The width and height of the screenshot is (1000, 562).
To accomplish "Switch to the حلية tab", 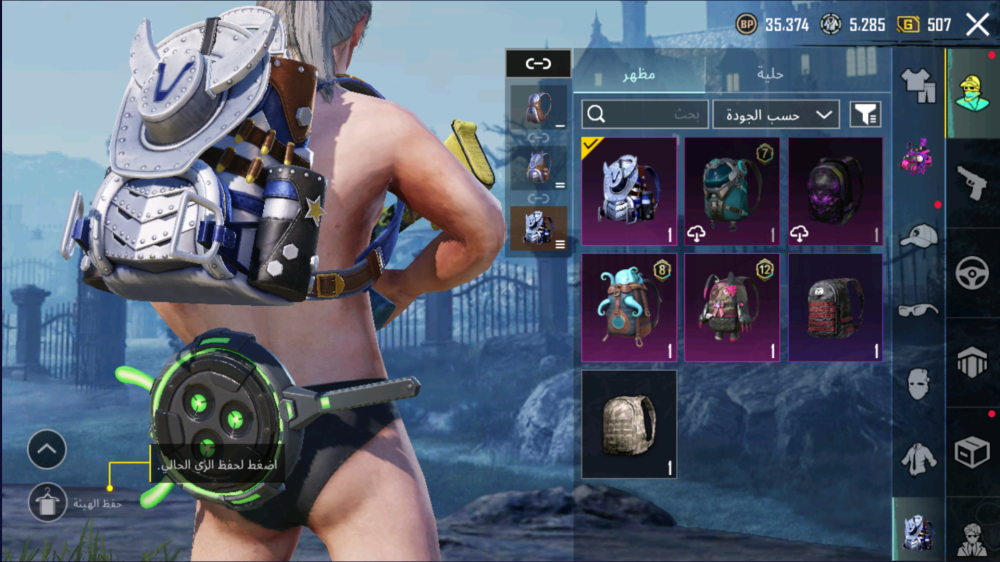I will (768, 75).
